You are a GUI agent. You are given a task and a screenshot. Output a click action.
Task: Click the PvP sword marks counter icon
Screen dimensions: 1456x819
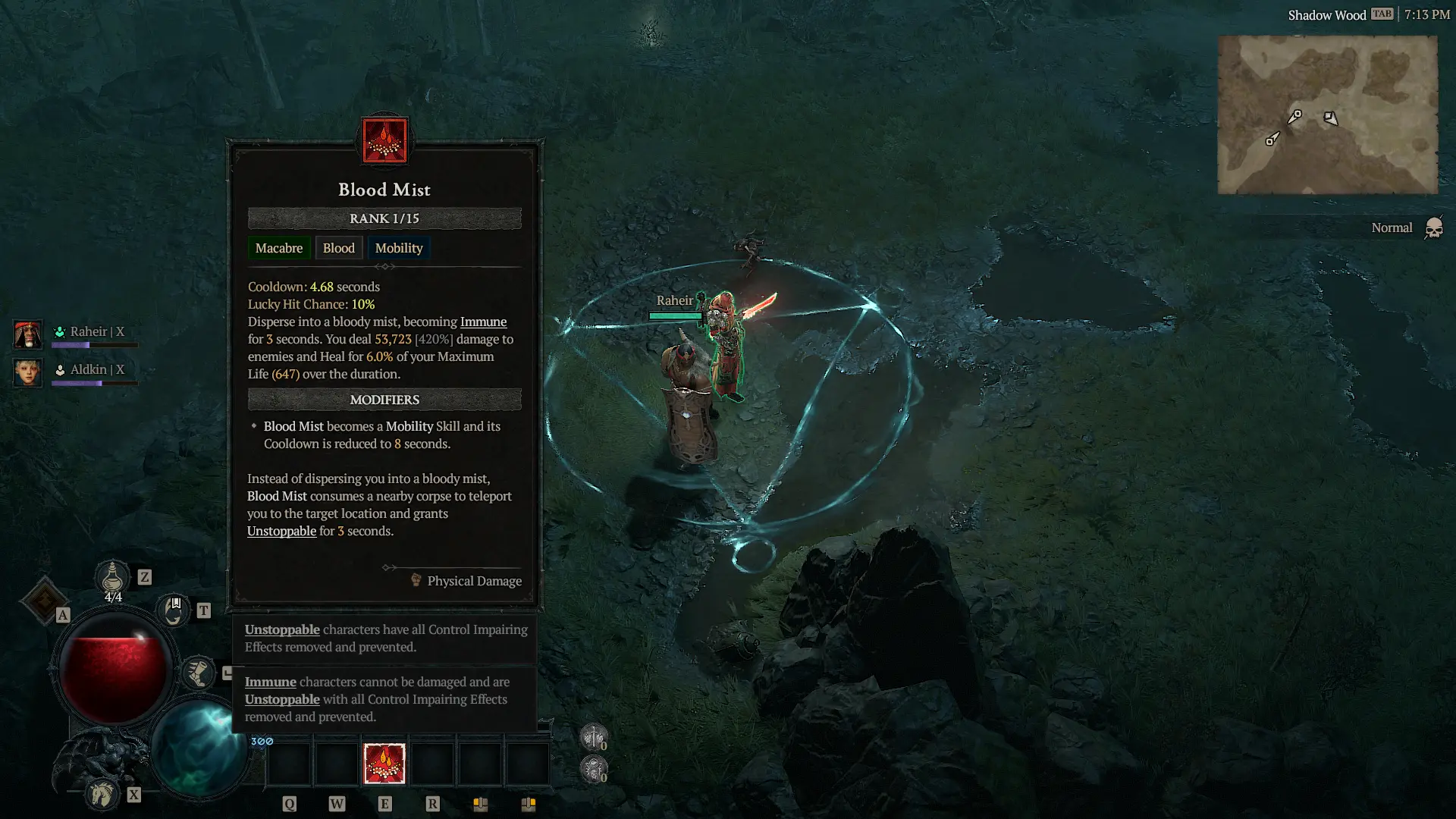[594, 736]
